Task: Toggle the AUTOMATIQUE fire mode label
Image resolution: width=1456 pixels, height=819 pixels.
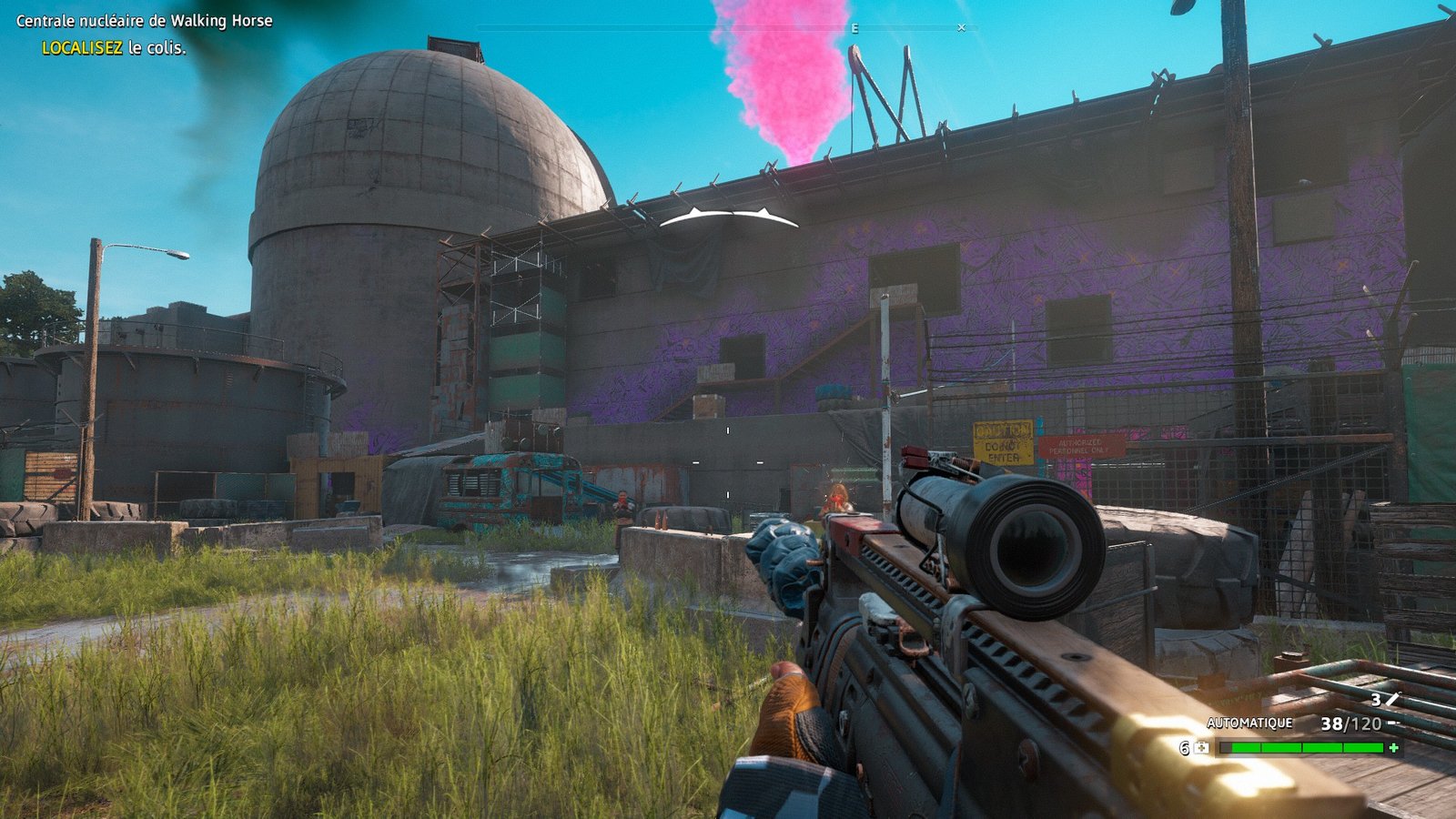Action: pos(1249,723)
